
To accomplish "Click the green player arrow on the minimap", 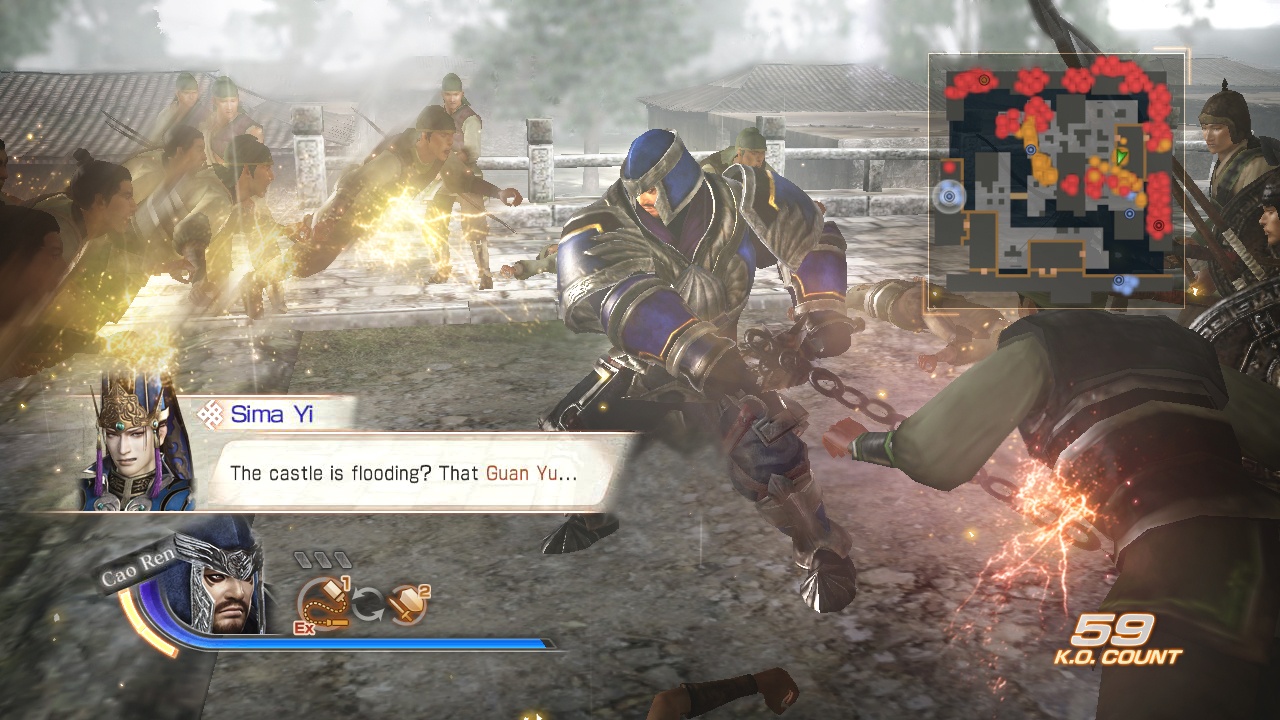I will [x=1122, y=157].
